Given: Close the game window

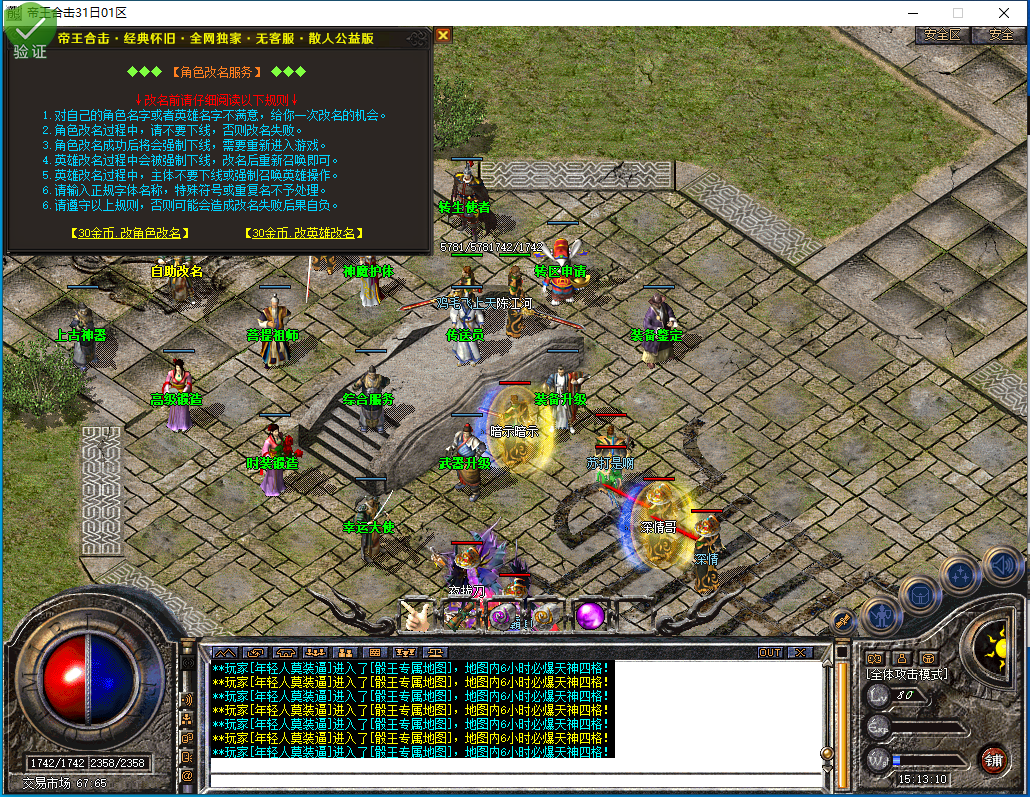Looking at the screenshot, I should (1004, 13).
